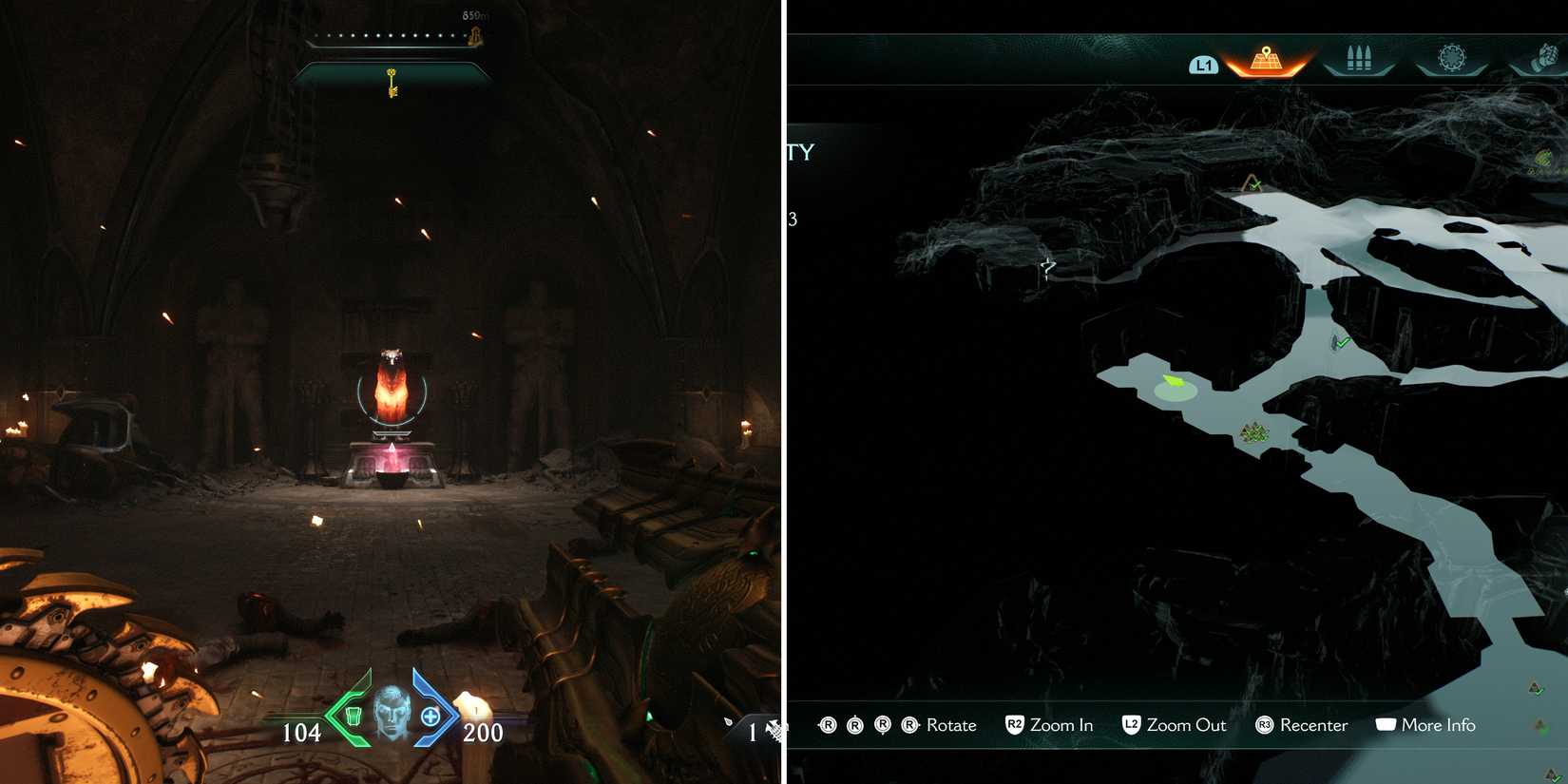The height and width of the screenshot is (784, 1568).
Task: Open the highlighted Map menu tab
Action: 1264,57
